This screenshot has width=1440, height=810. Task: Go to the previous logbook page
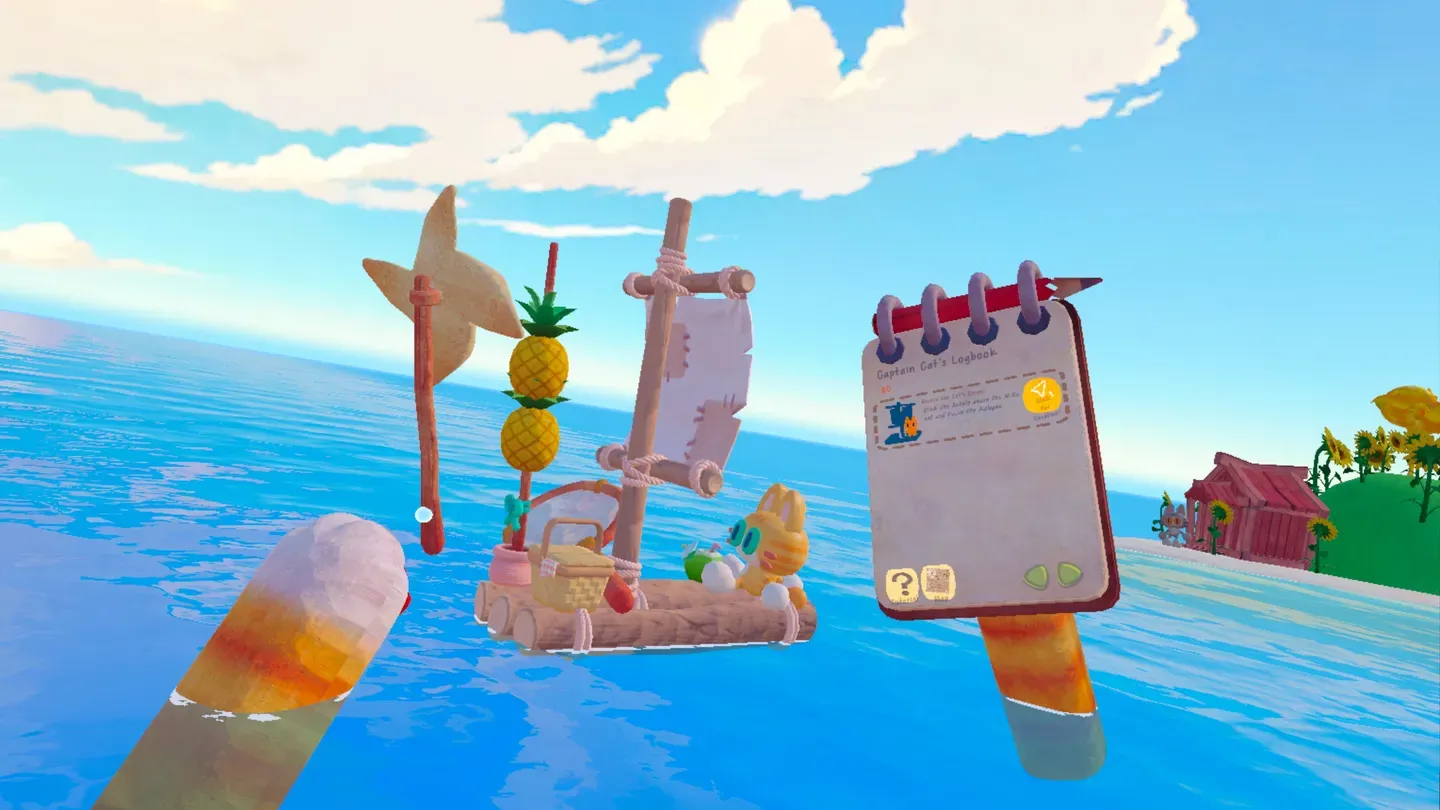tap(1036, 576)
